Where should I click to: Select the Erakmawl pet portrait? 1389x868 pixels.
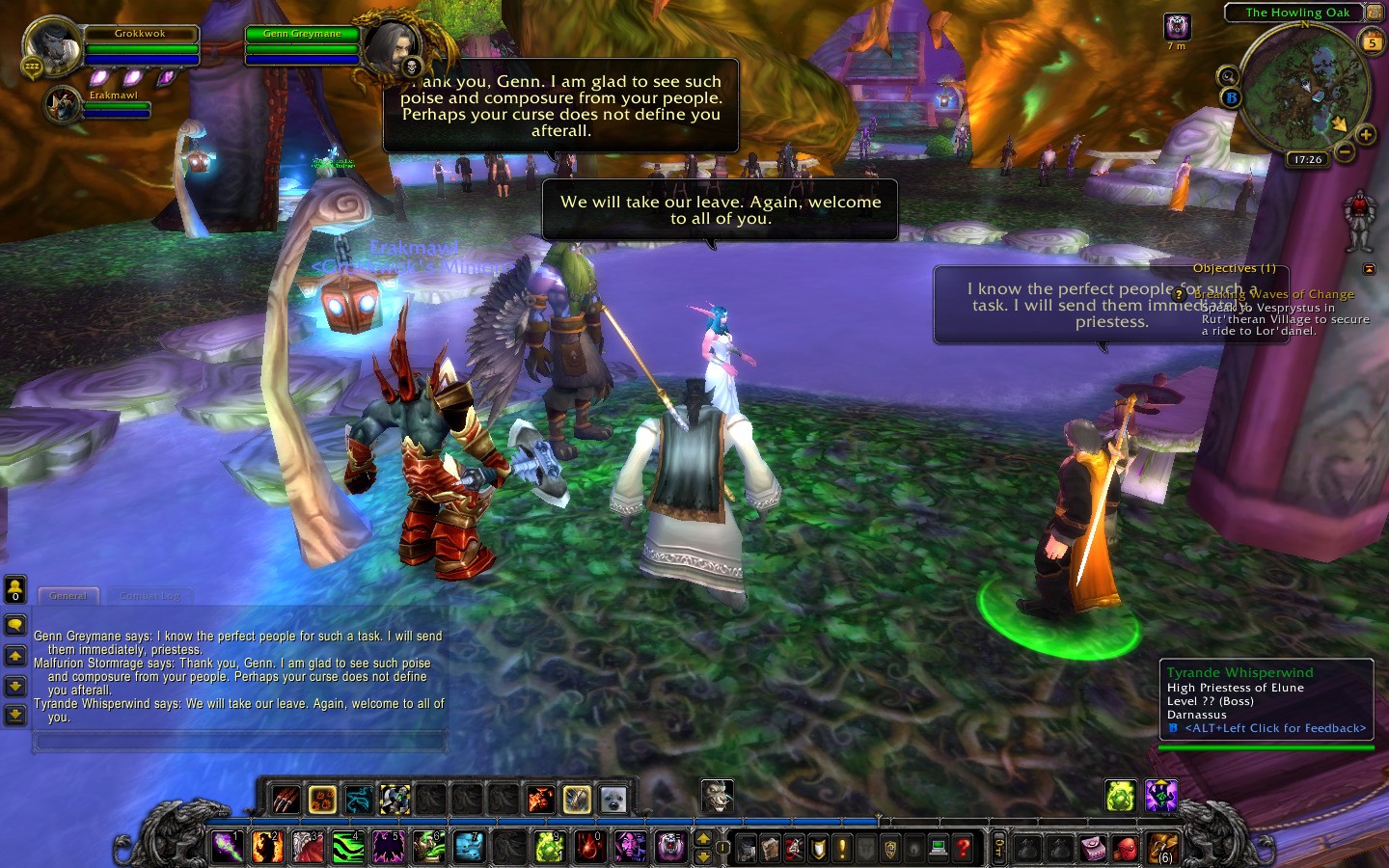click(63, 105)
